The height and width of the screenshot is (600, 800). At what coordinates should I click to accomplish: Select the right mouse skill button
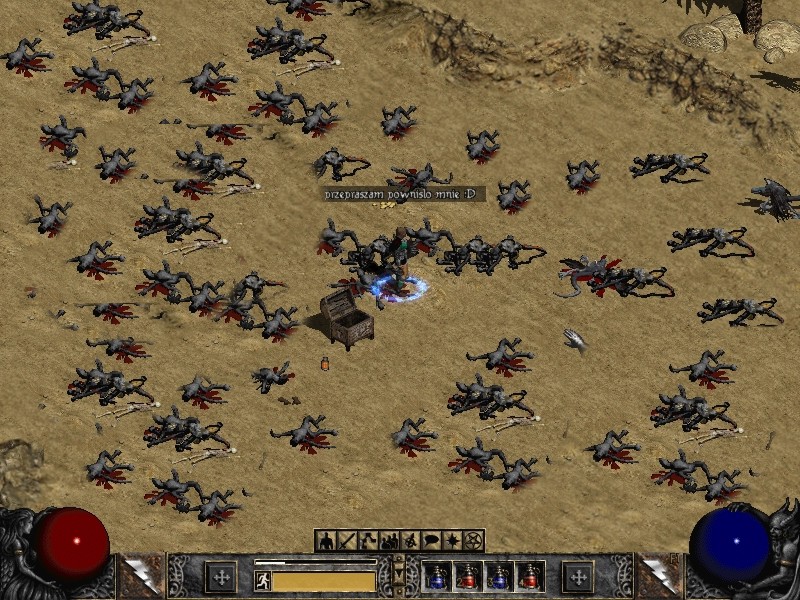click(x=578, y=577)
